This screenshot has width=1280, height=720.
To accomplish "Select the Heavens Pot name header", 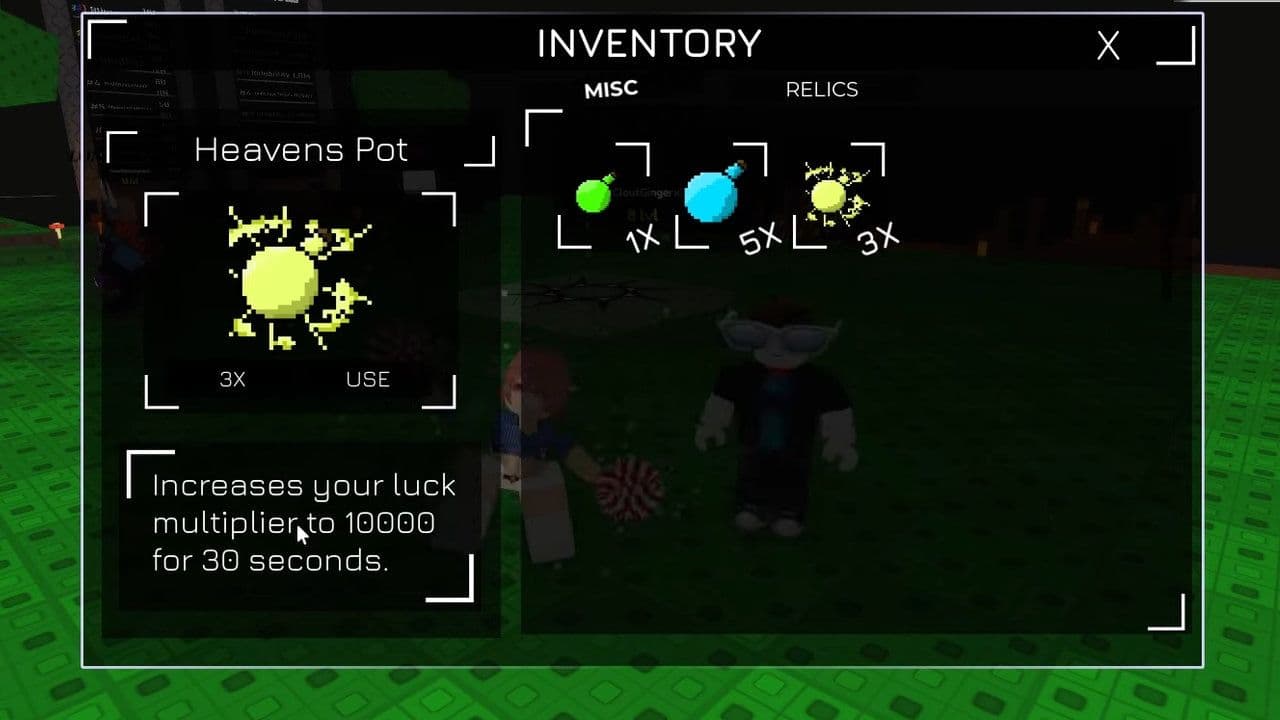I will click(x=302, y=149).
